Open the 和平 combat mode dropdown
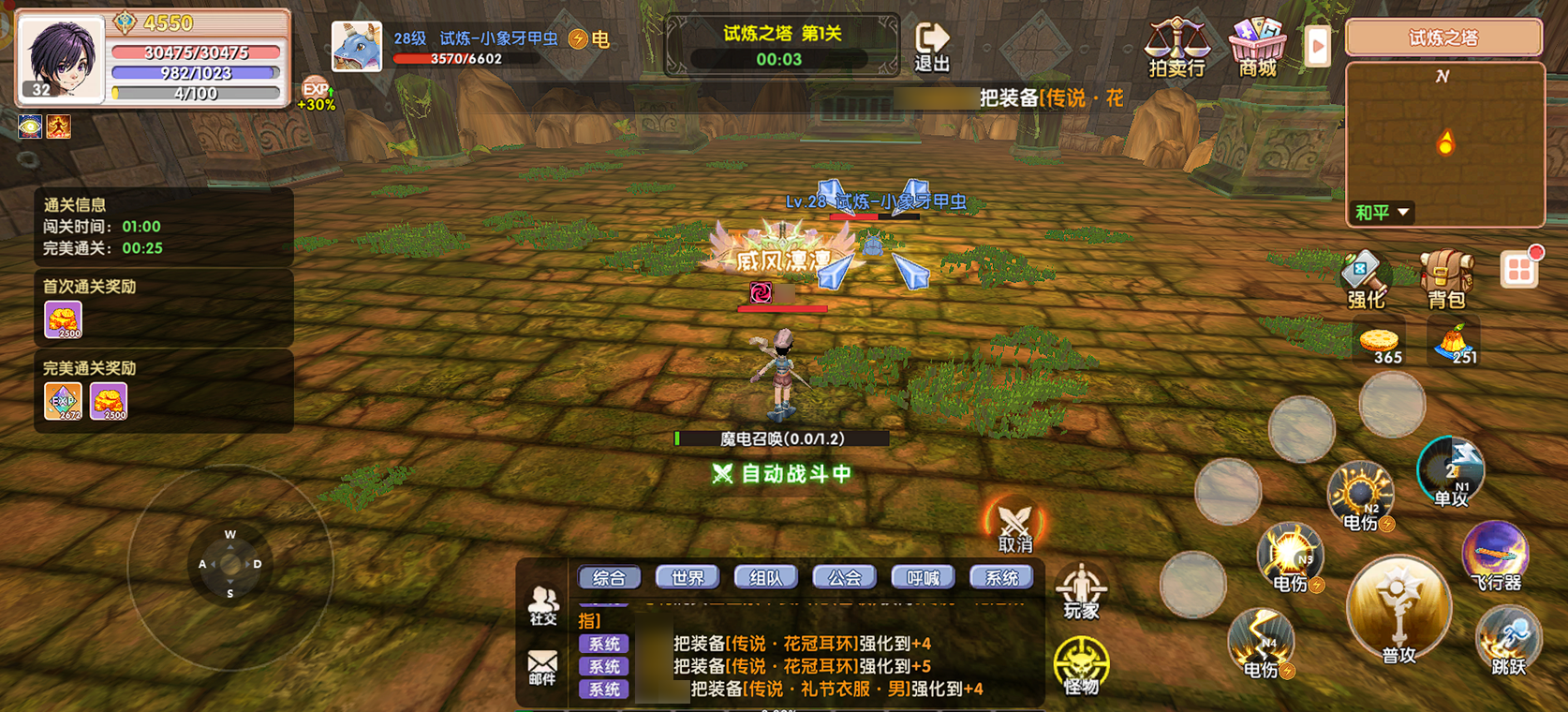Screen dimensions: 1568x712 tap(1382, 213)
